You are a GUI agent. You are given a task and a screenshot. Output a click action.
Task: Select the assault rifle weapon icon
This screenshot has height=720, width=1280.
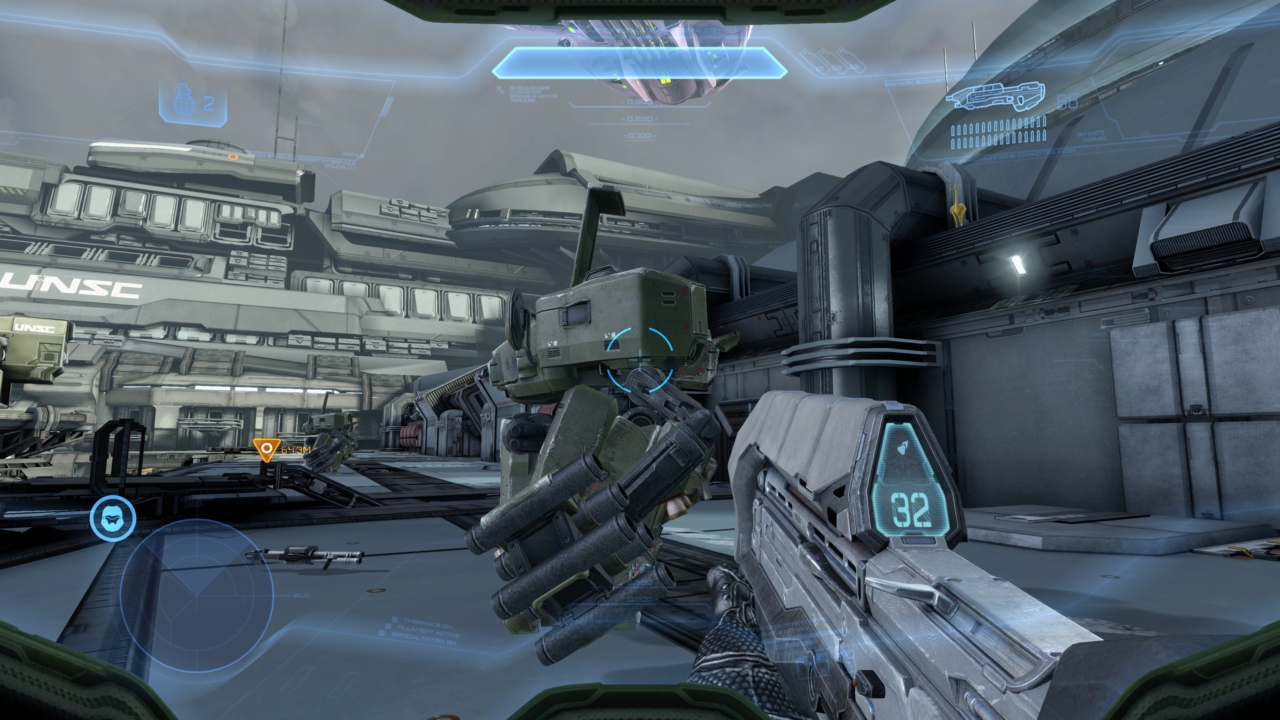[x=995, y=97]
